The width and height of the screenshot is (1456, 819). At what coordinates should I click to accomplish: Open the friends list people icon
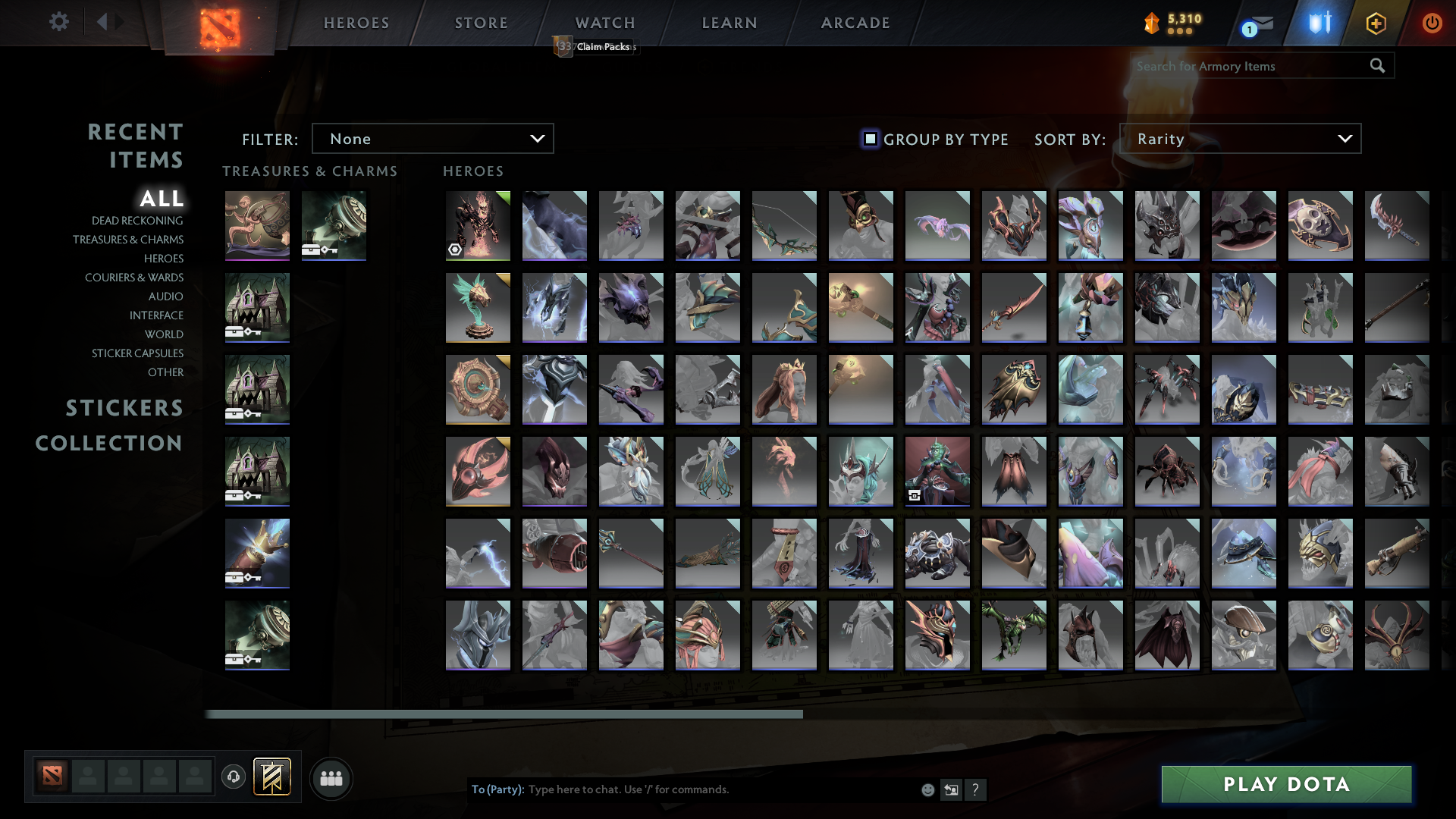[331, 777]
